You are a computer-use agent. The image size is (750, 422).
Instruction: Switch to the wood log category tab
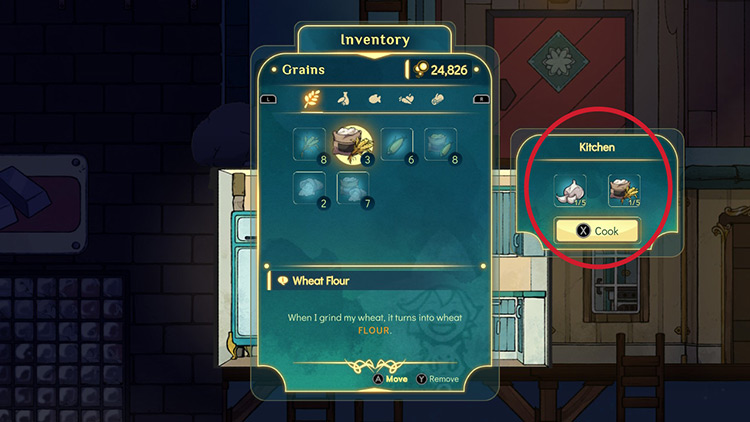point(436,99)
